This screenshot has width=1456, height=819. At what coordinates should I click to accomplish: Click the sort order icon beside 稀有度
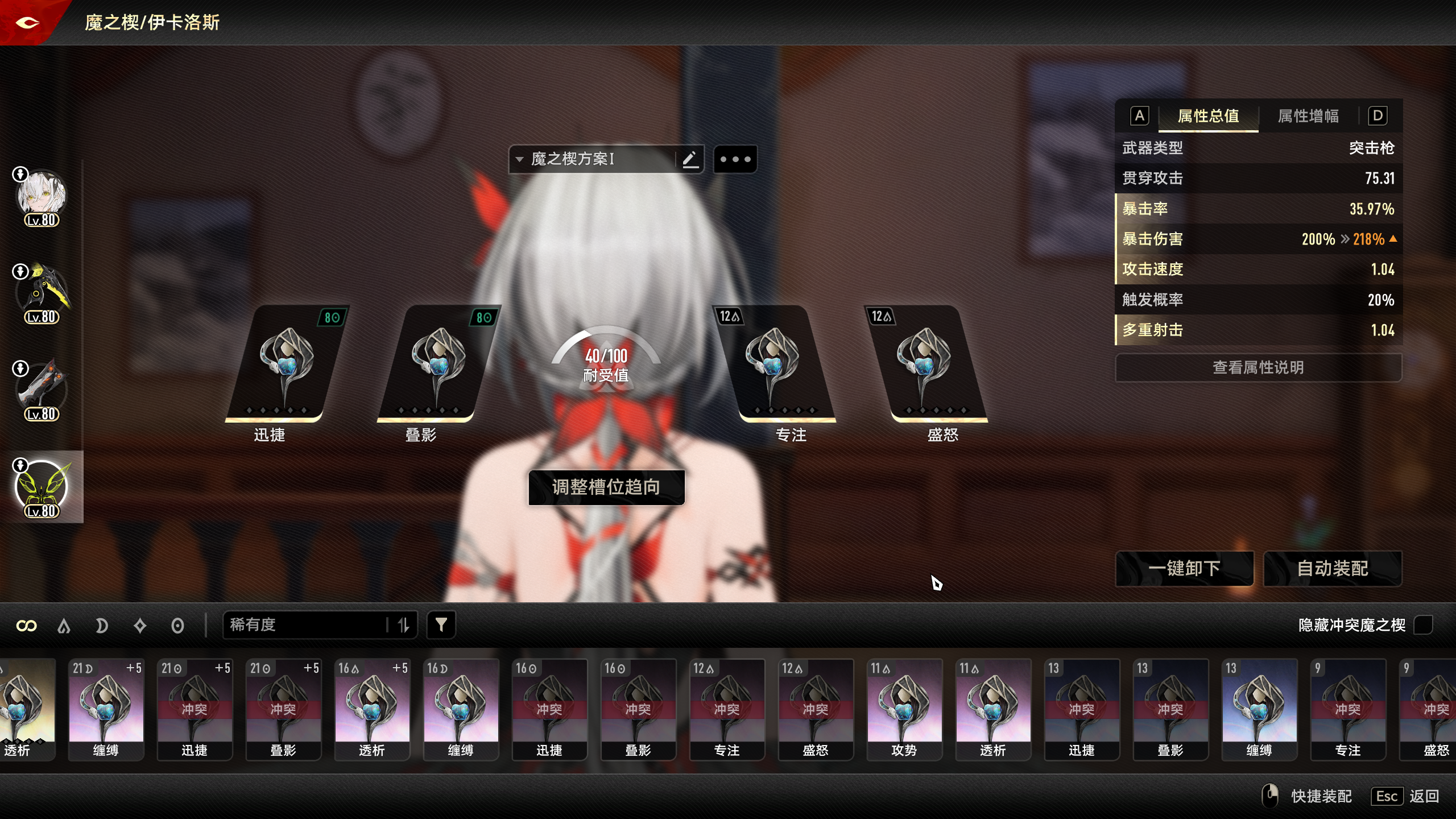coord(405,624)
